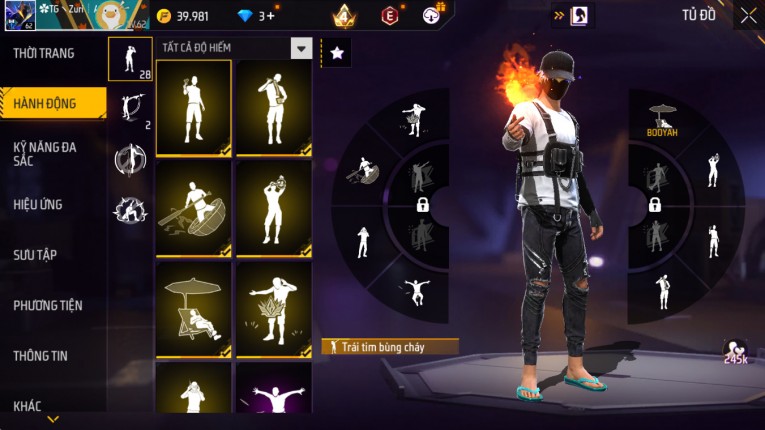
Task: Open the Tất Cả Độ Hiếm dropdown
Action: point(301,48)
